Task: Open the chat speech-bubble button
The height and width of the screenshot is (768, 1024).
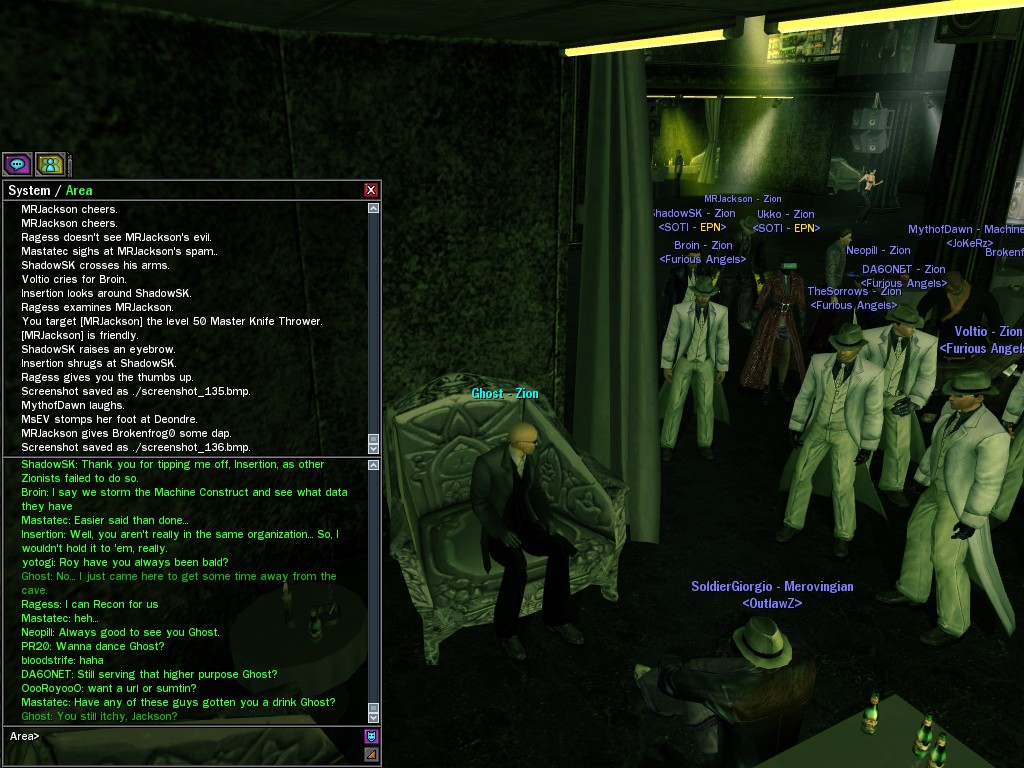Action: point(17,164)
